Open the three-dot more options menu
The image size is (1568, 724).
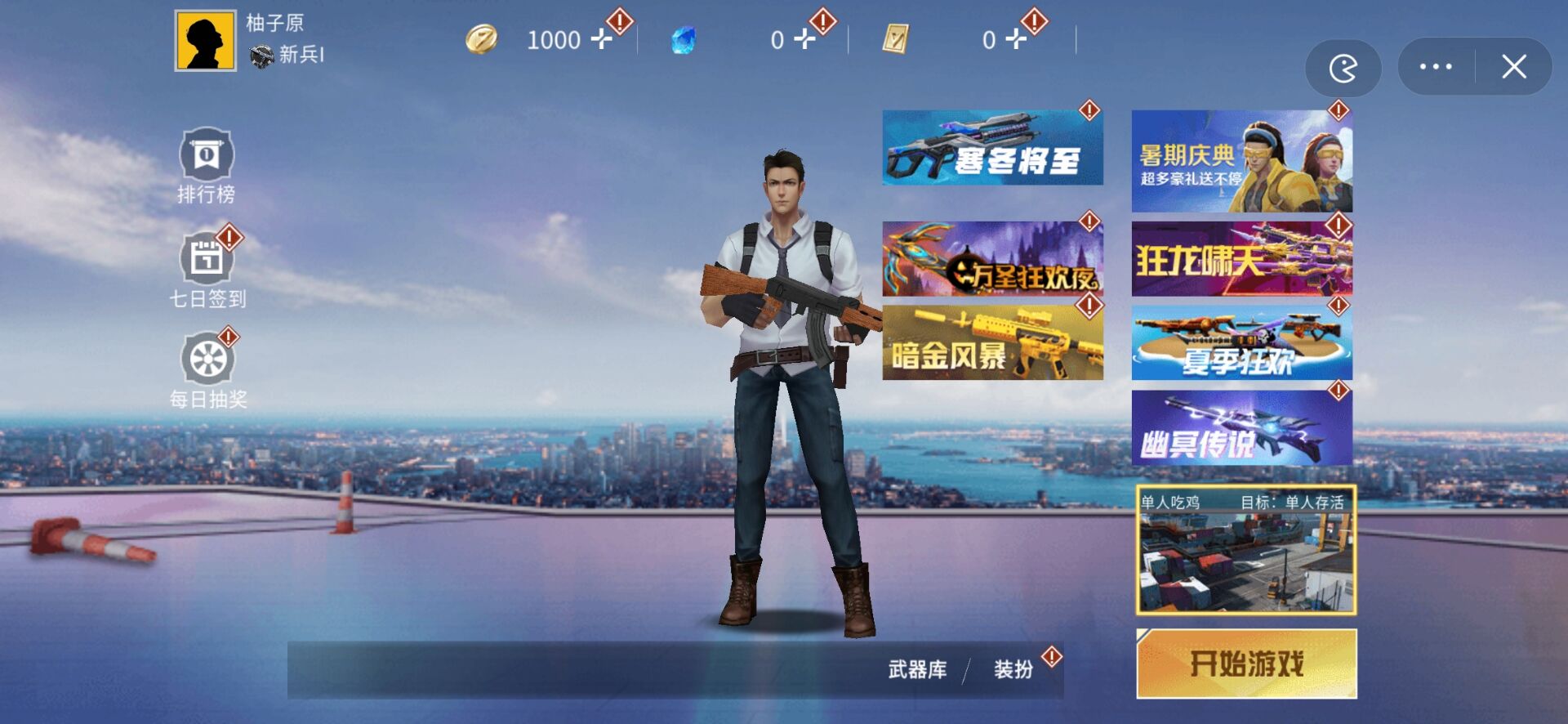click(1435, 67)
